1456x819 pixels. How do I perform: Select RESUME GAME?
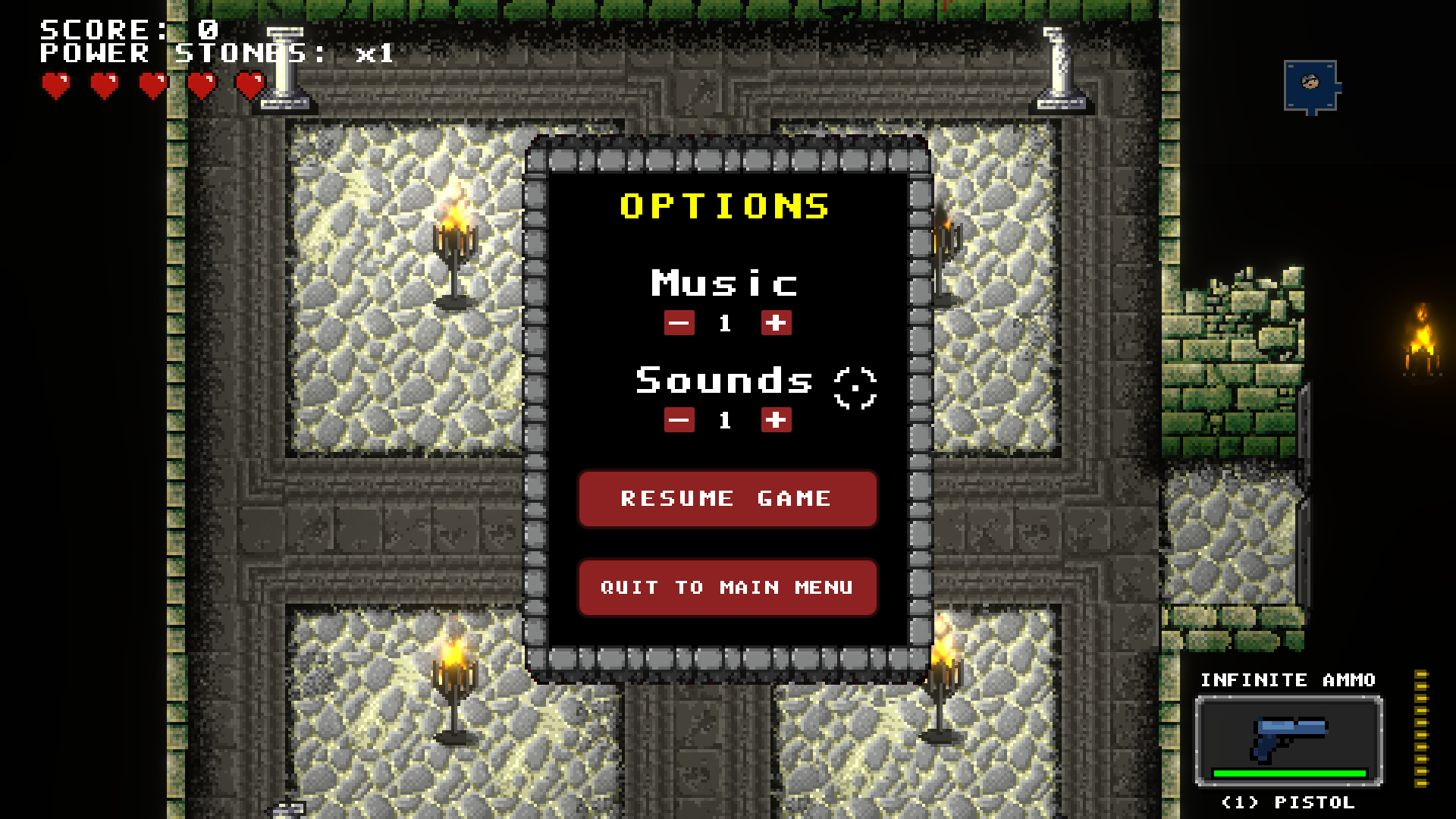pyautogui.click(x=726, y=498)
